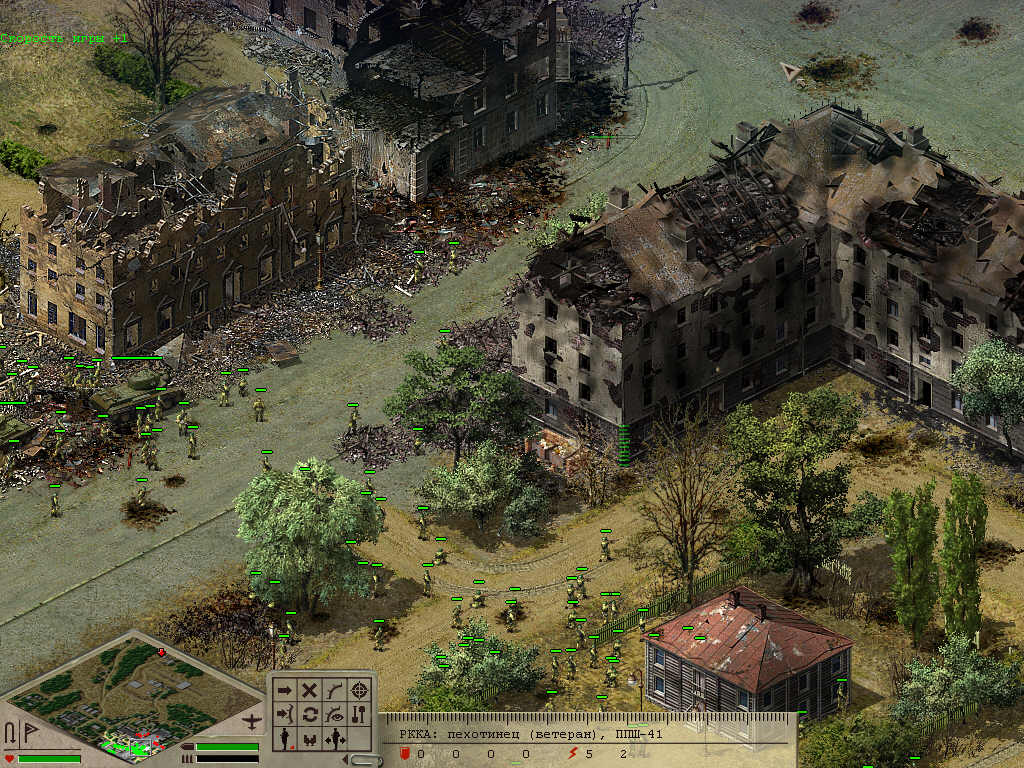The width and height of the screenshot is (1024, 768).
Task: Click the airplane aviation button
Action: tap(253, 721)
